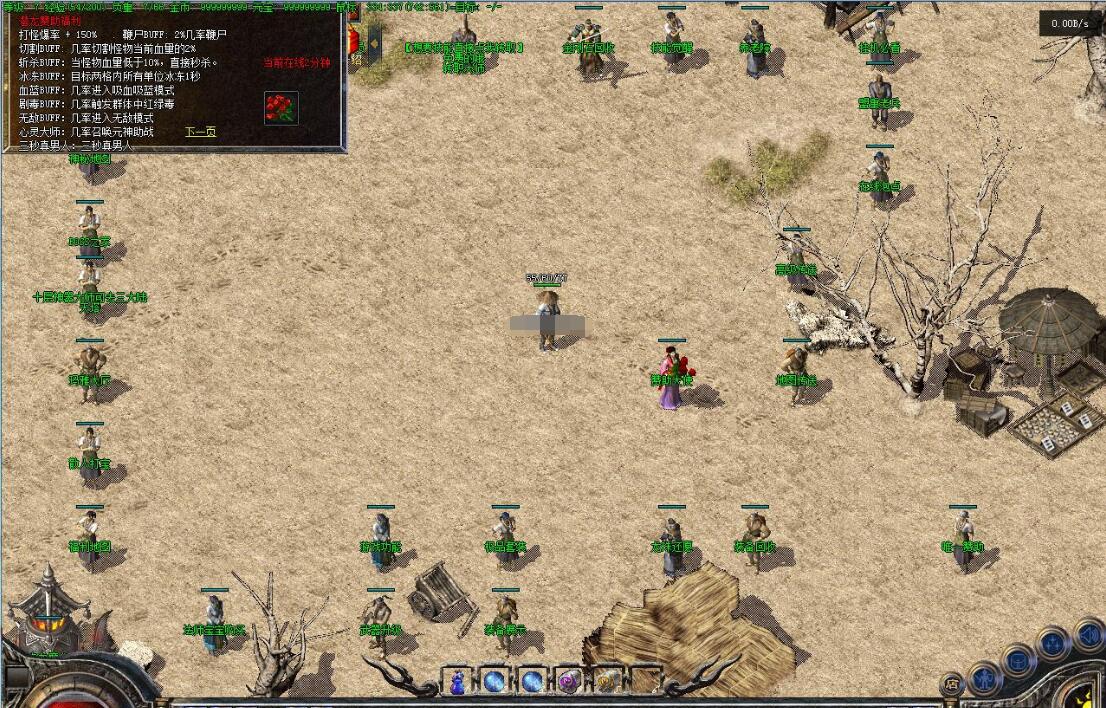Click the red roses gift icon
The height and width of the screenshot is (708, 1106).
pyautogui.click(x=281, y=108)
